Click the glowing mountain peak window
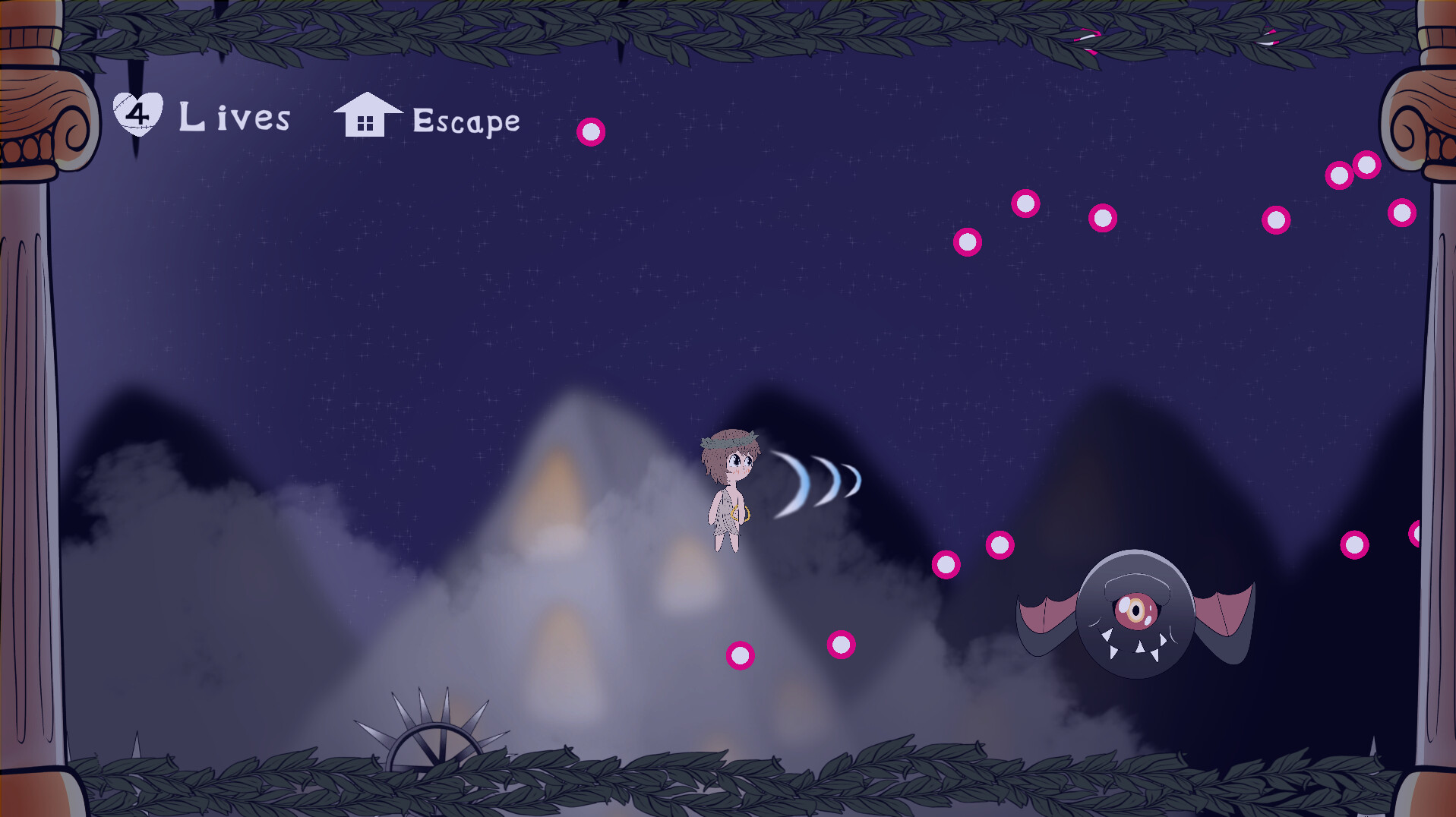The height and width of the screenshot is (817, 1456). [x=558, y=475]
